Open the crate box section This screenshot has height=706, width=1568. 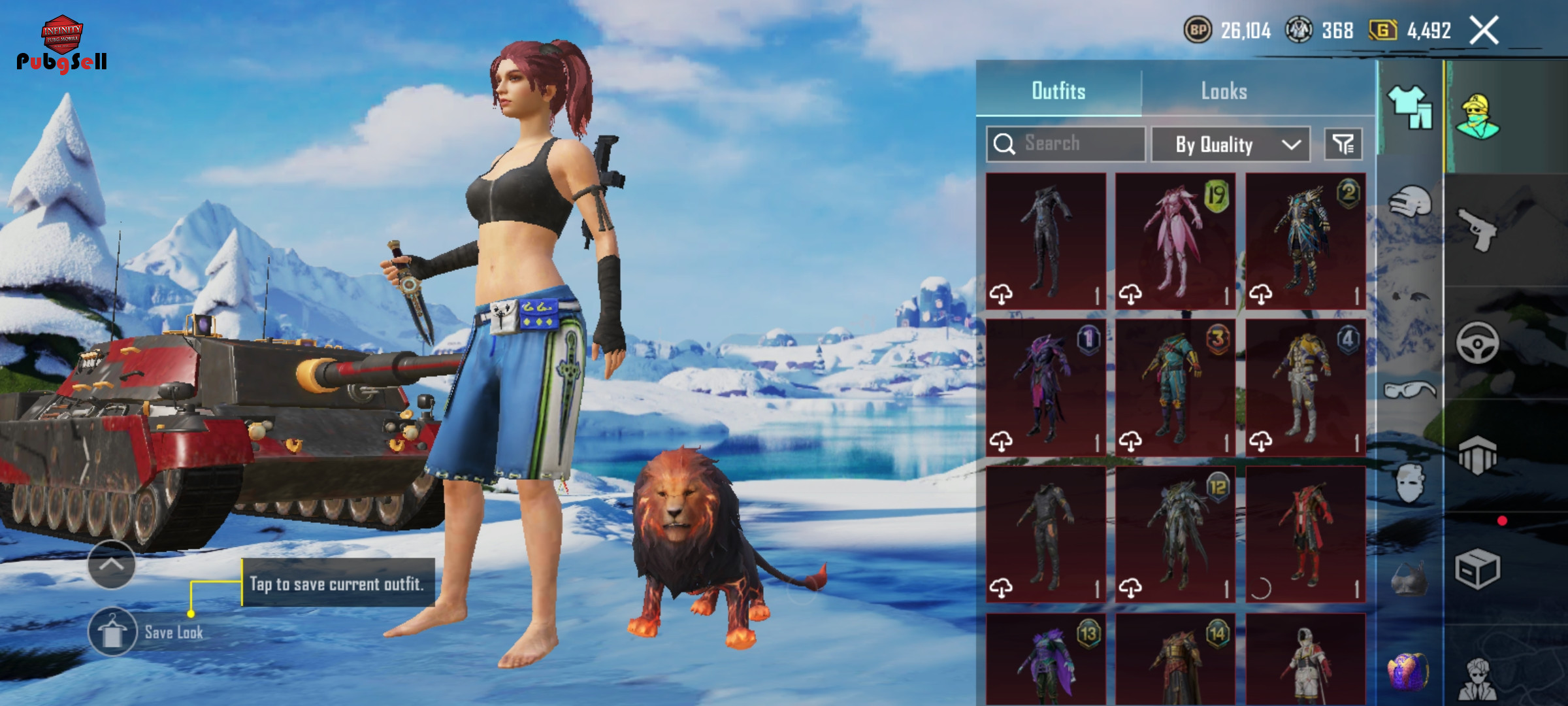point(1478,569)
